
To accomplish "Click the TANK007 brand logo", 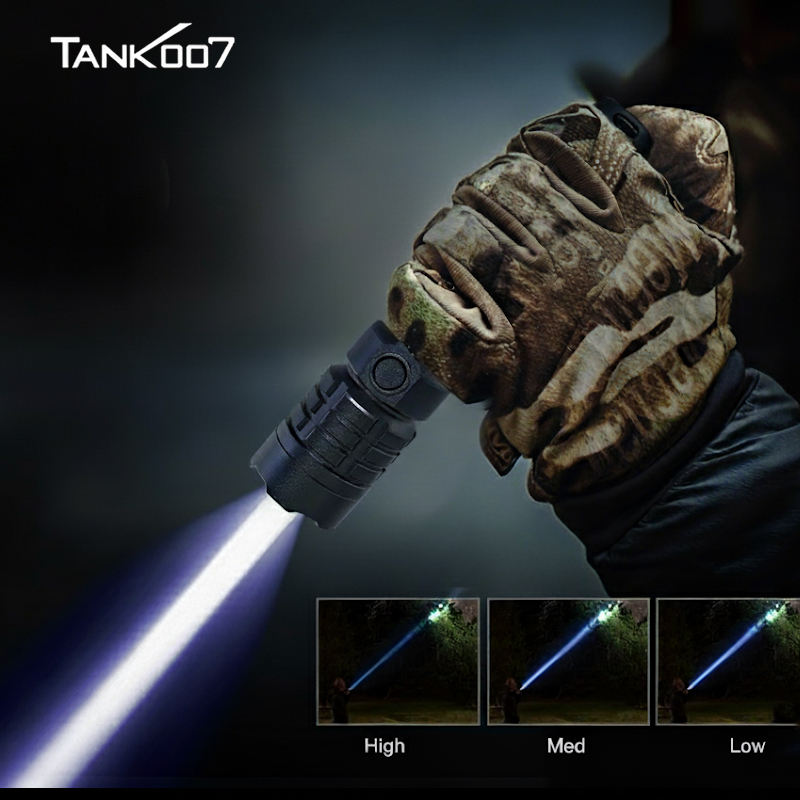I will point(143,51).
